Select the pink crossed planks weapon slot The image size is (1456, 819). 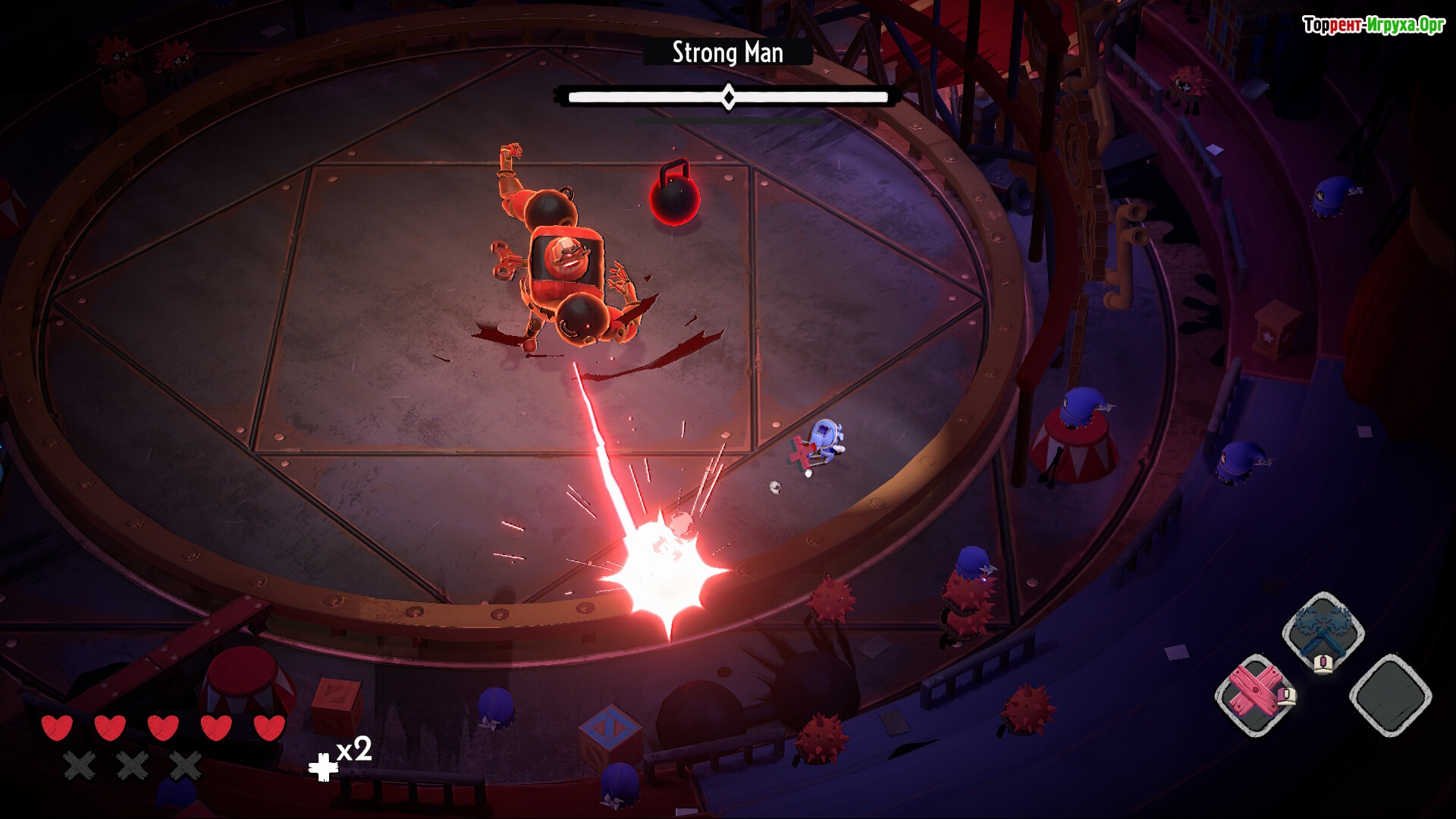pos(1254,695)
